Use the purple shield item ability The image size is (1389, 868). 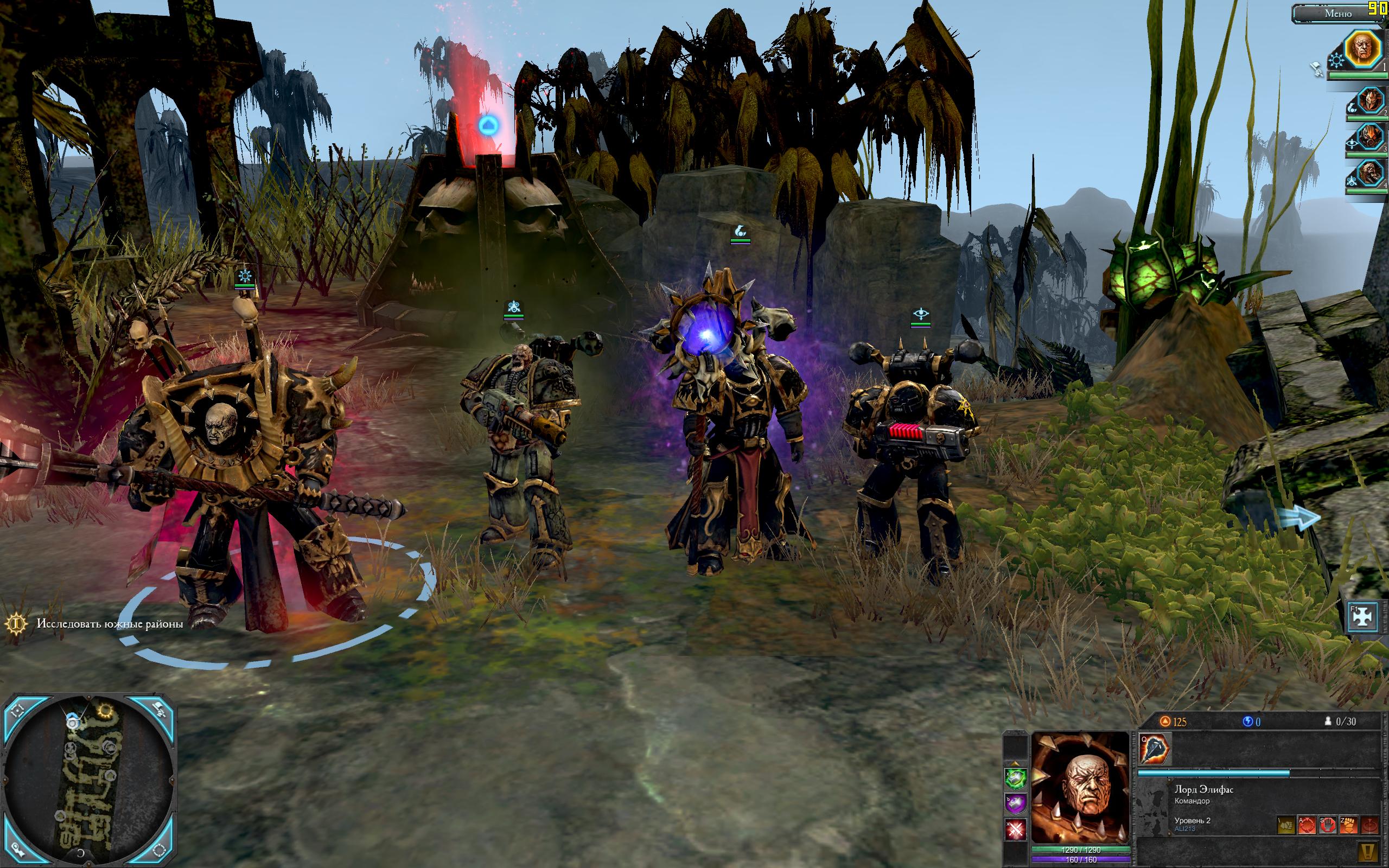tap(1015, 803)
